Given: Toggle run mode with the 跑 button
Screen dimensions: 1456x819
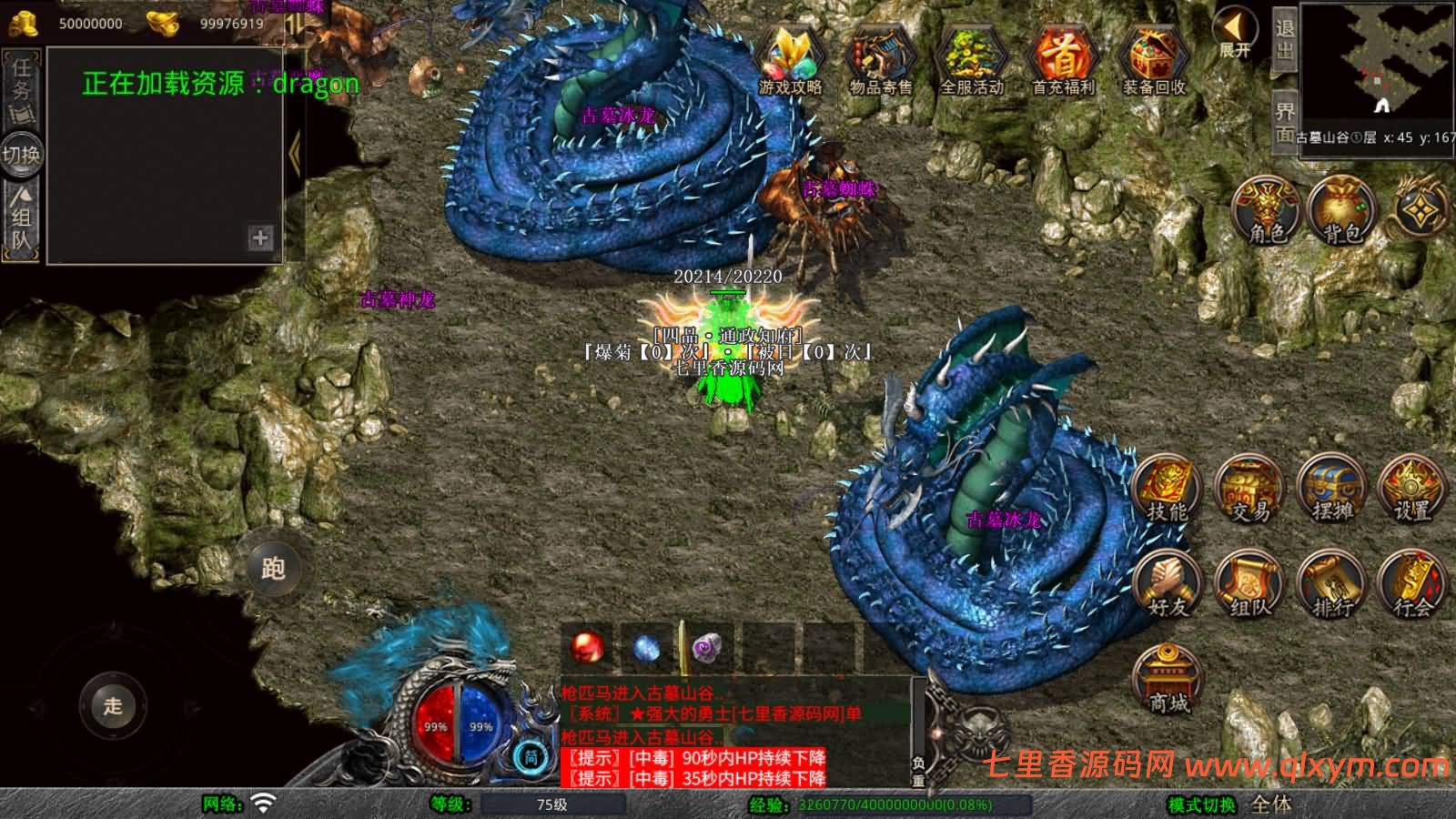Looking at the screenshot, I should 274,566.
